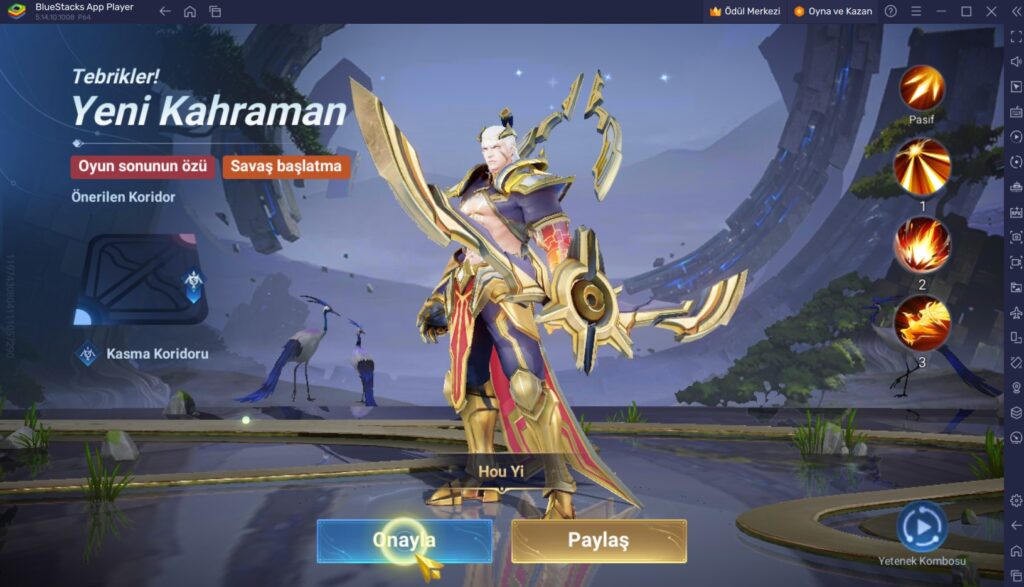Select skill 3 icon
Image resolution: width=1024 pixels, height=587 pixels.
[921, 323]
